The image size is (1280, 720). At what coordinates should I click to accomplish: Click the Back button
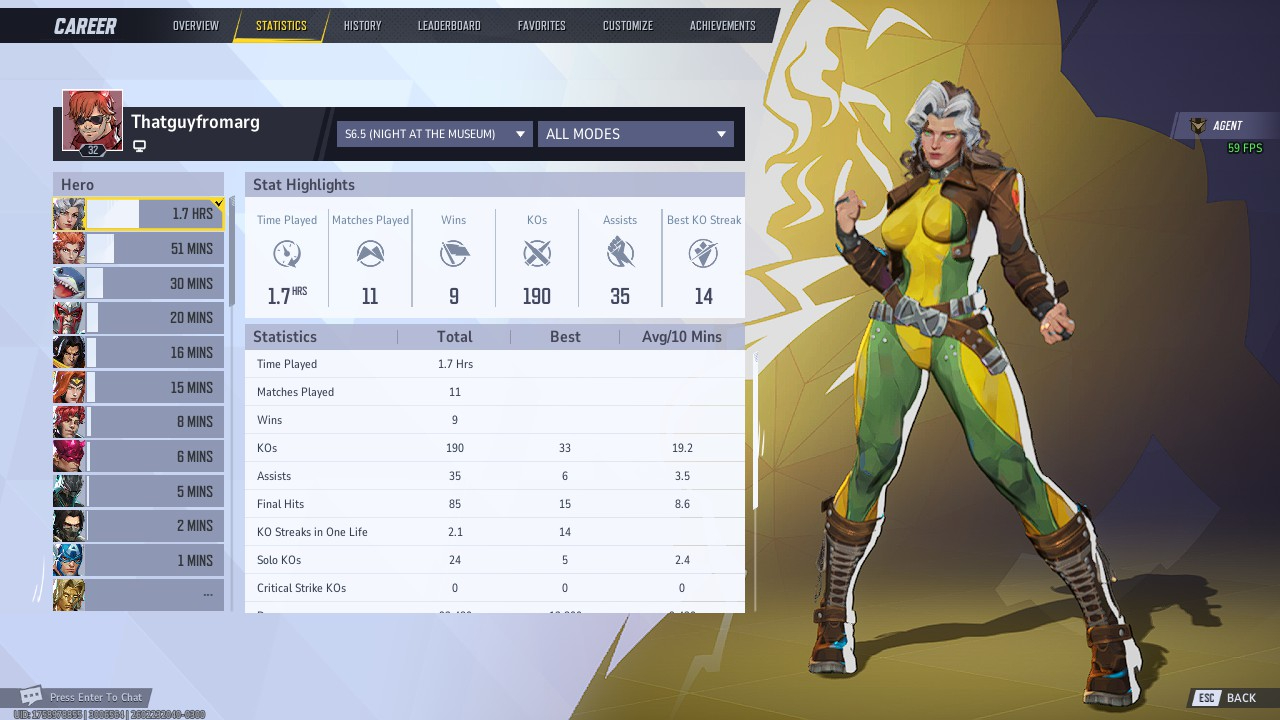pyautogui.click(x=1229, y=698)
